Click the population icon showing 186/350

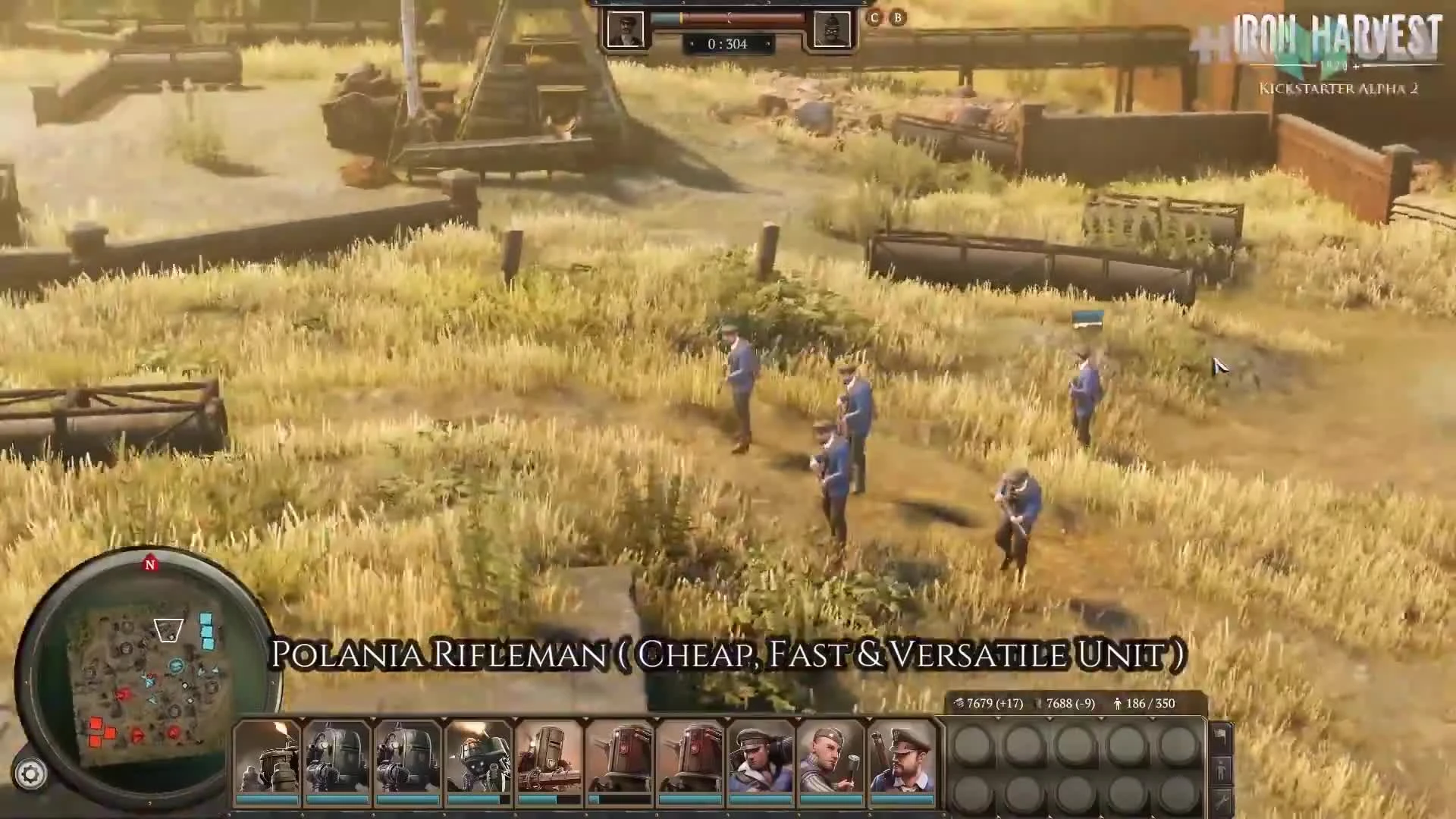point(1117,703)
